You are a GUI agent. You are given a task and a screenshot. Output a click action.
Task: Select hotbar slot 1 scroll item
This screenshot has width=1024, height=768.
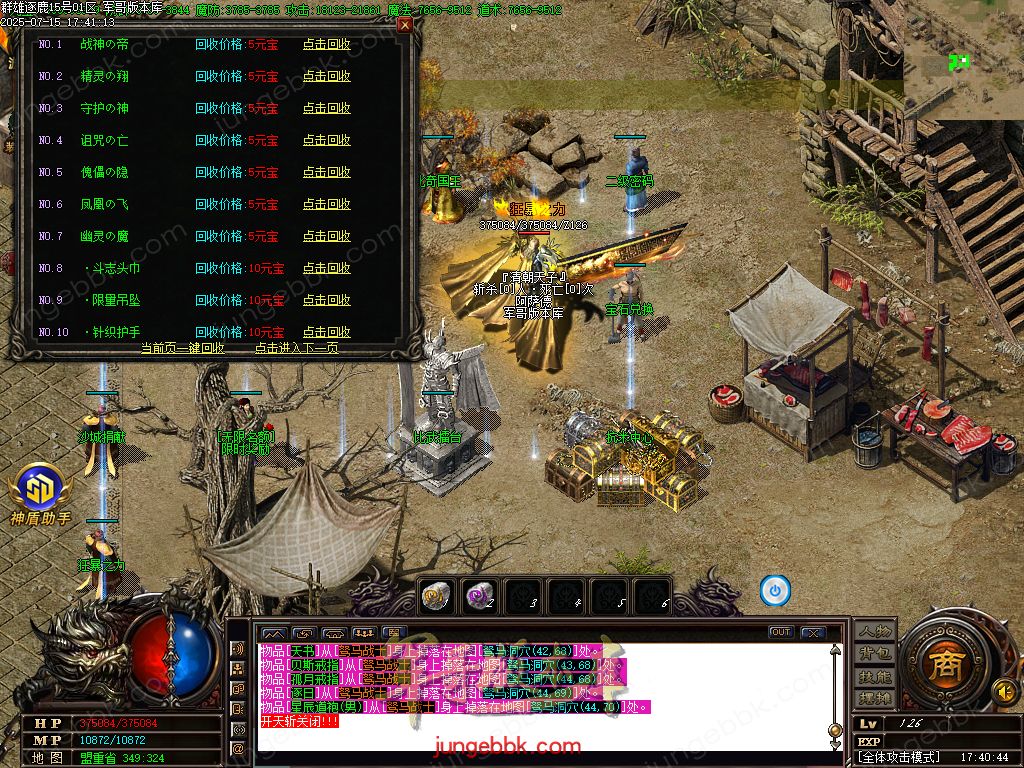pyautogui.click(x=434, y=596)
